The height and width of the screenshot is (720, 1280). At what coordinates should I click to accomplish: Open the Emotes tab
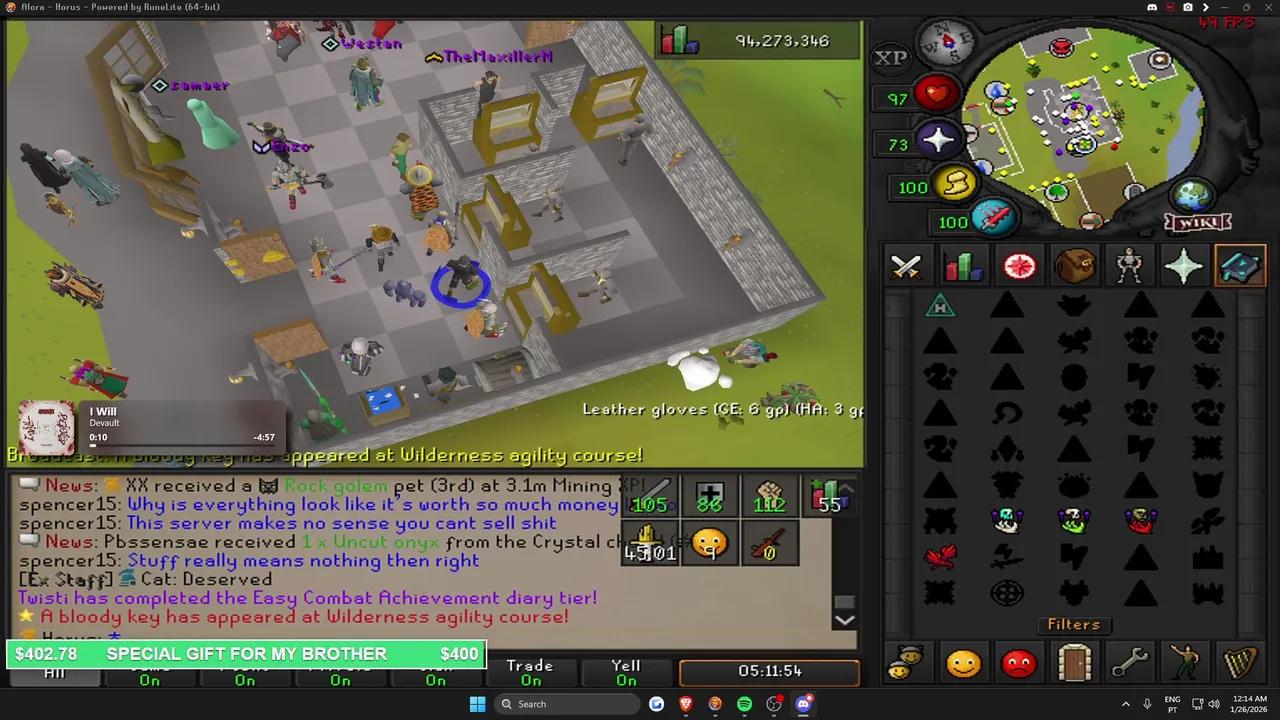[1184, 663]
